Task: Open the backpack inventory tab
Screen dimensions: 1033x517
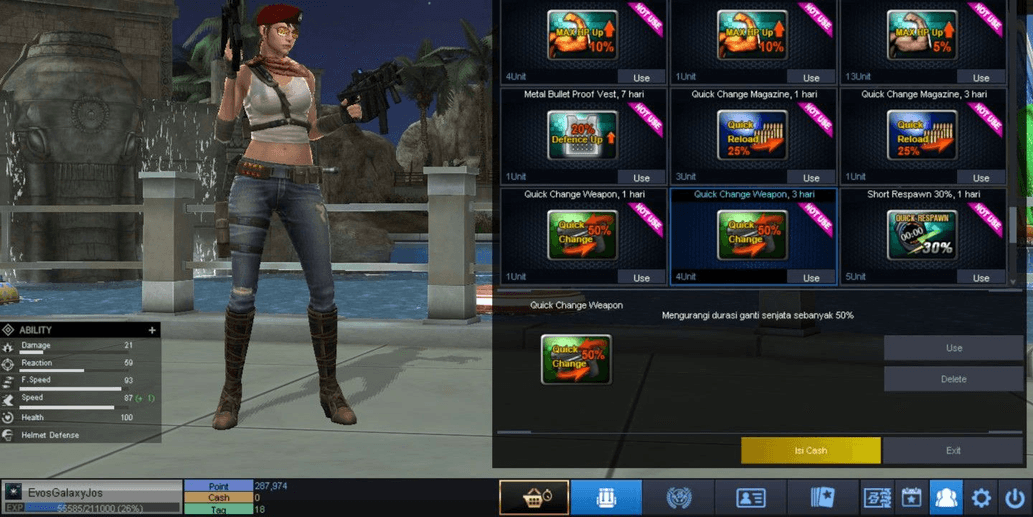Action: (606, 497)
